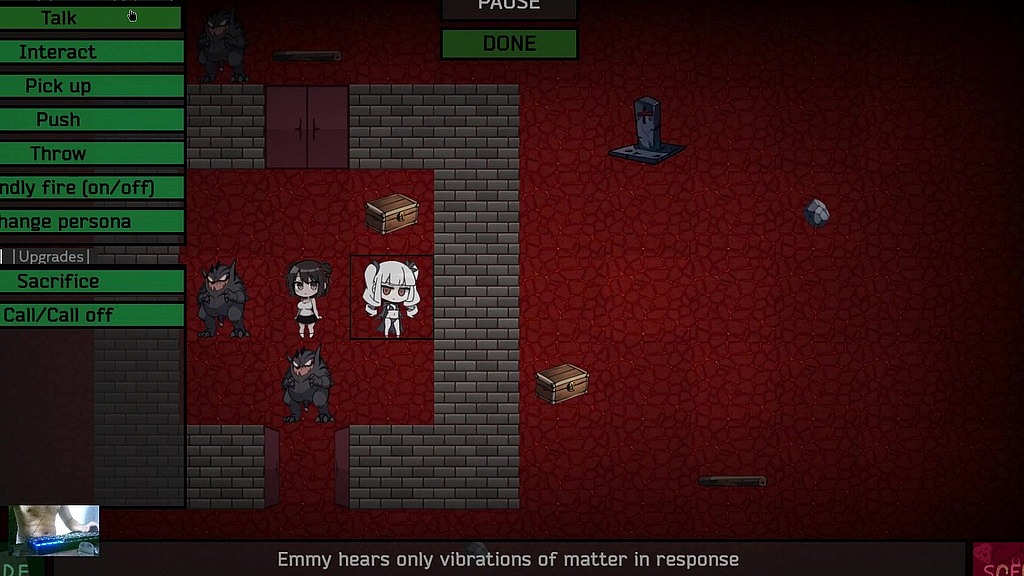The width and height of the screenshot is (1024, 576).
Task: End turn with the DONE button
Action: coord(509,44)
